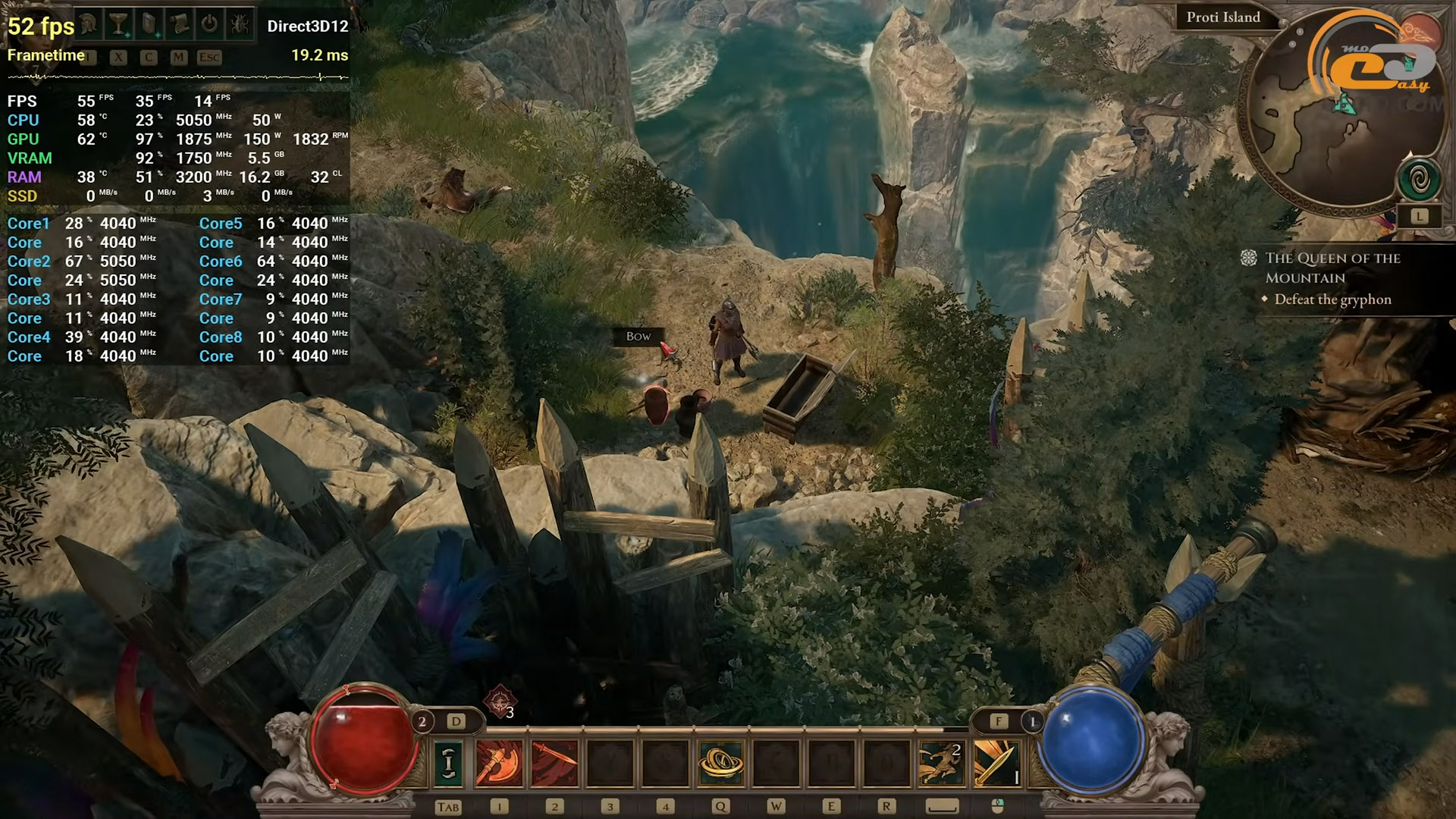Open the game menu power icon
This screenshot has height=819, width=1456.
point(209,25)
